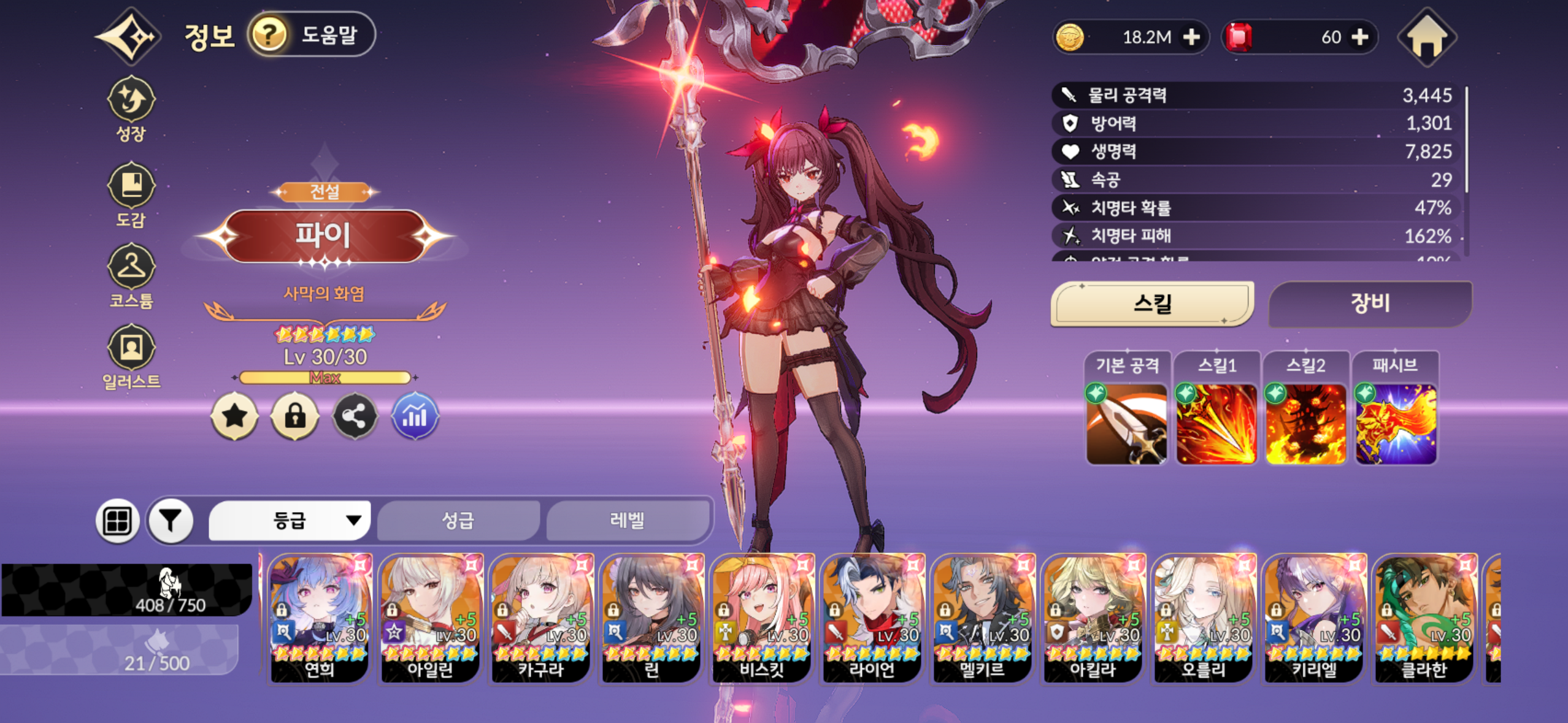The height and width of the screenshot is (723, 1568).
Task: Open the funnel filter button
Action: click(171, 521)
